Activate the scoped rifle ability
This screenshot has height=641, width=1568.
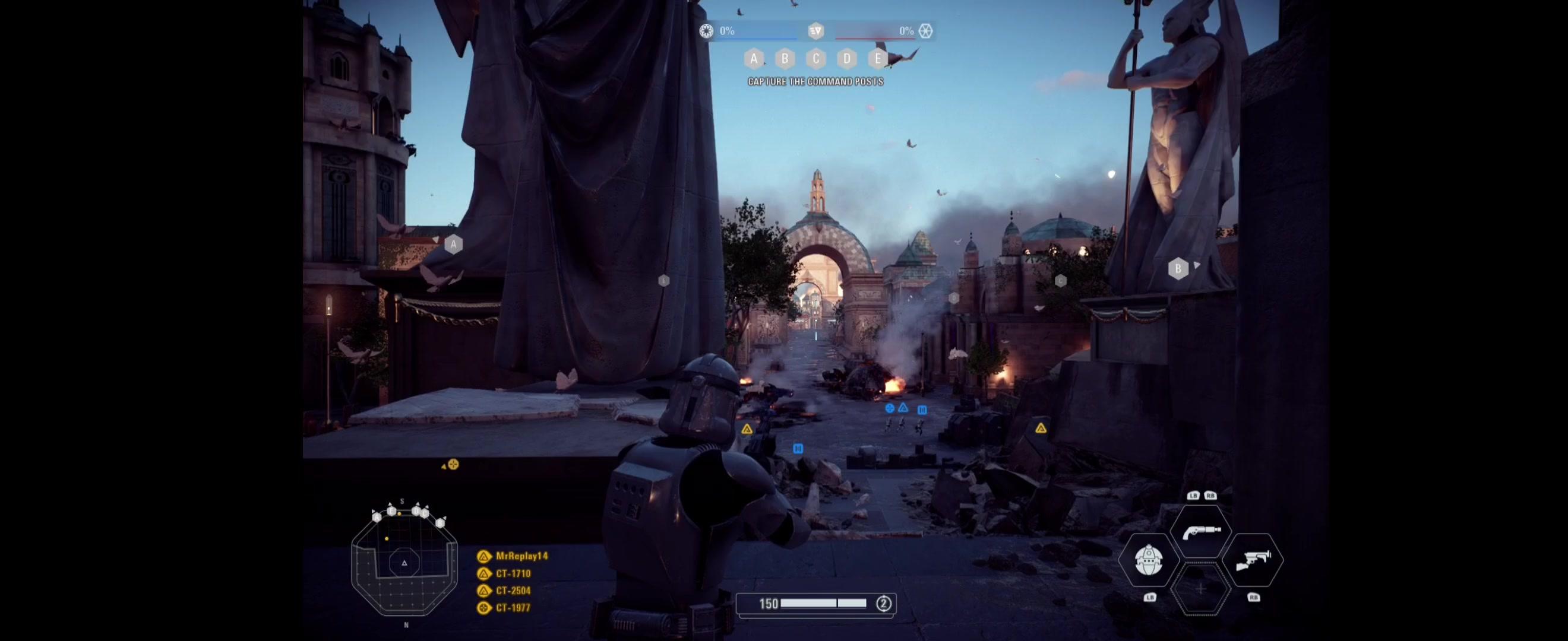coord(1253,560)
